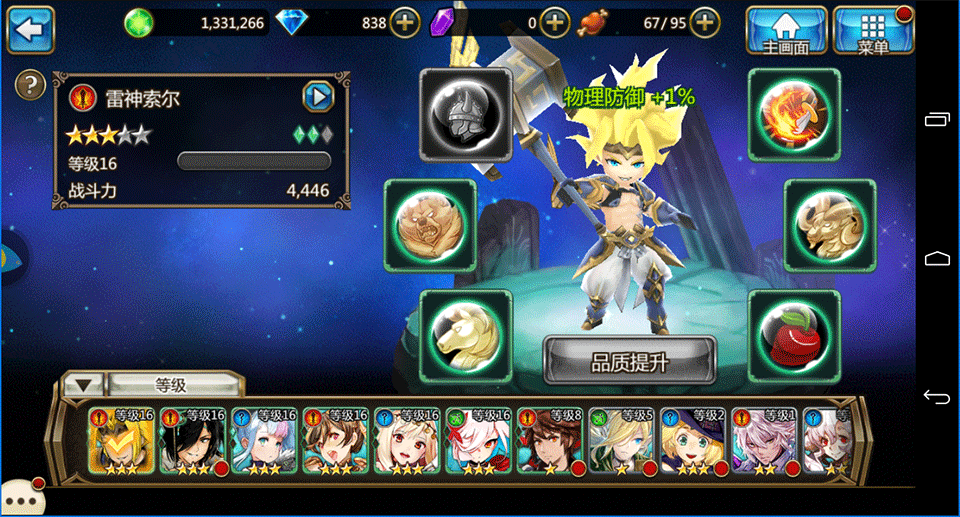Open the chat speech bubble

tap(20, 498)
